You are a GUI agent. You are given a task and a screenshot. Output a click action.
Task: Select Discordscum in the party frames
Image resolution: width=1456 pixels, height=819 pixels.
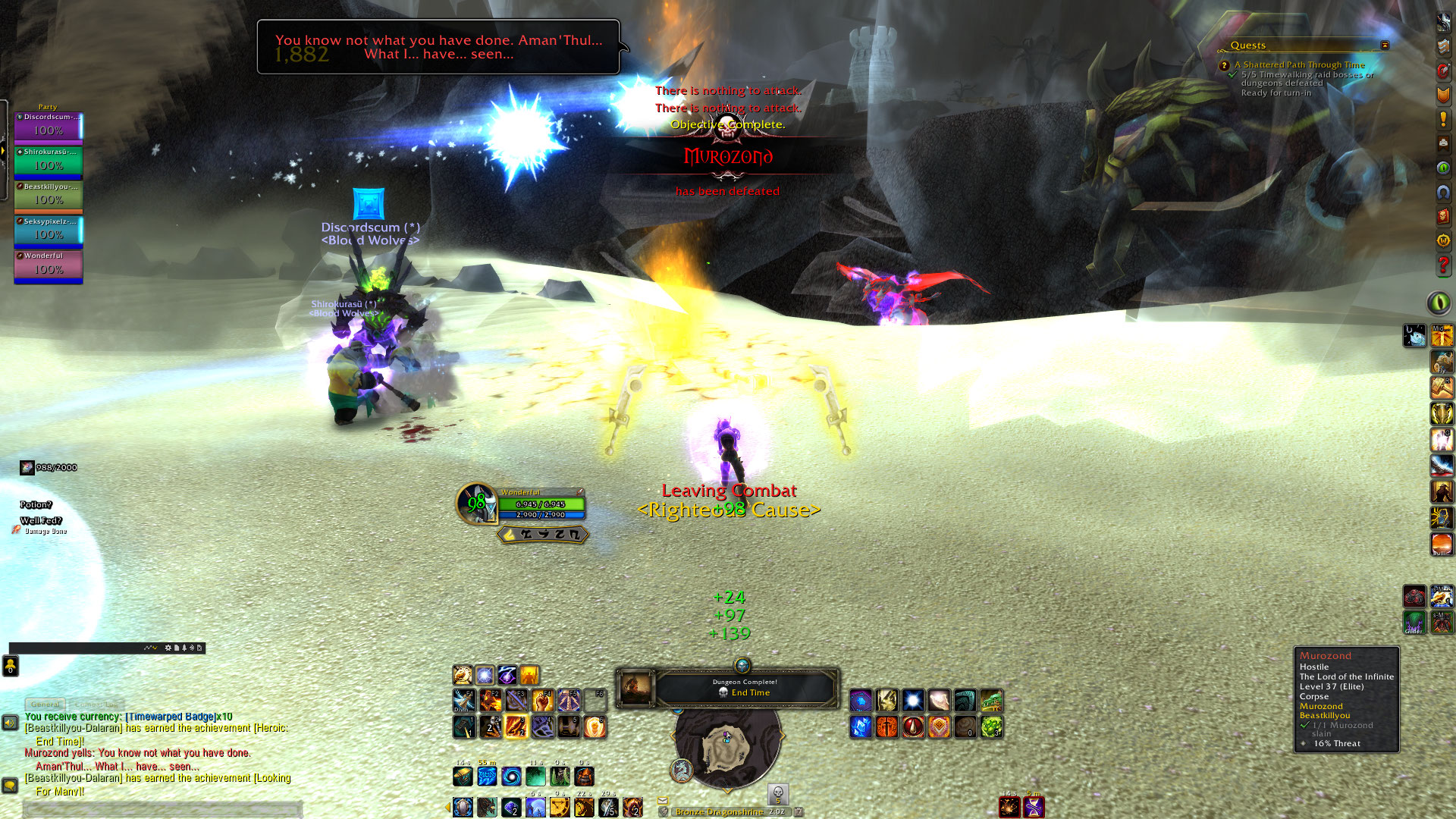(x=49, y=127)
